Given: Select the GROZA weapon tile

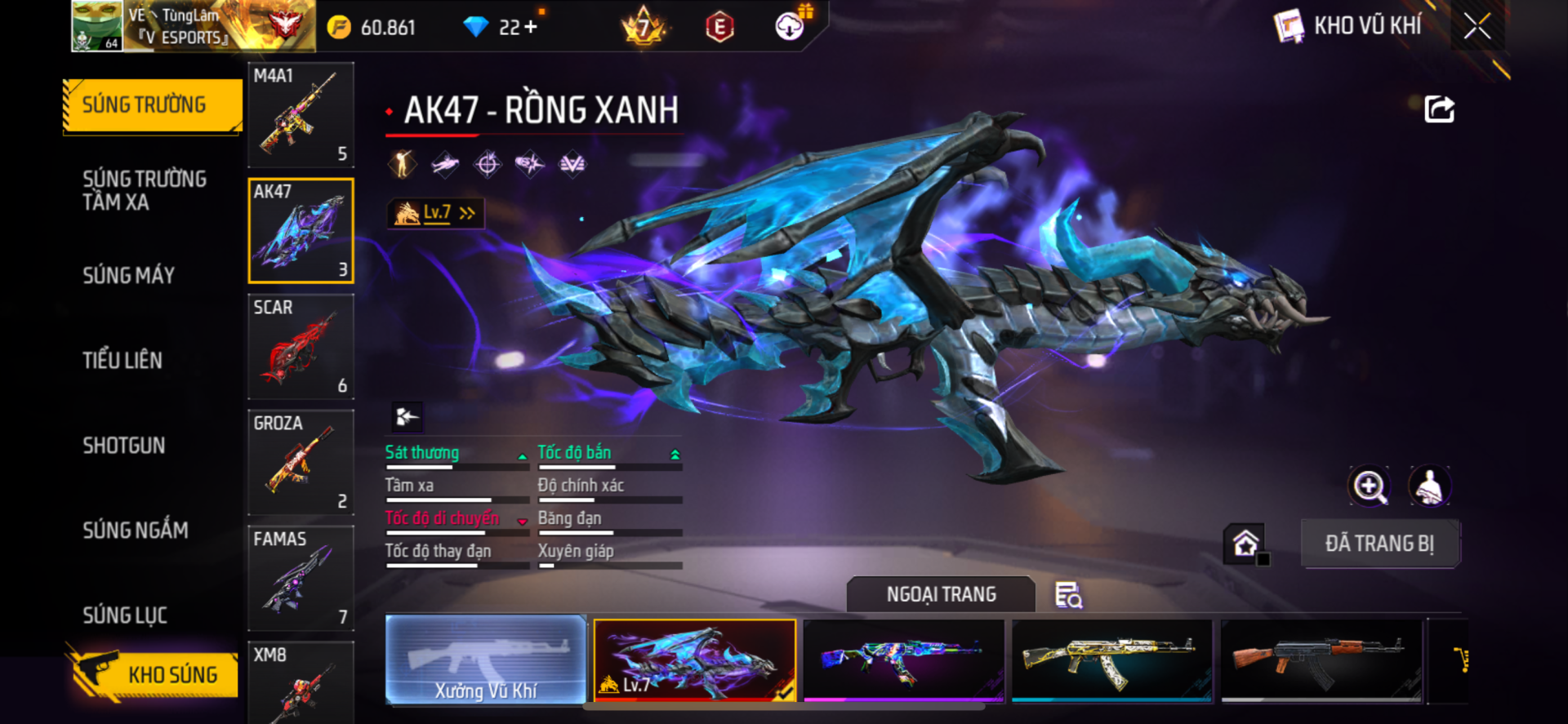Looking at the screenshot, I should (301, 463).
